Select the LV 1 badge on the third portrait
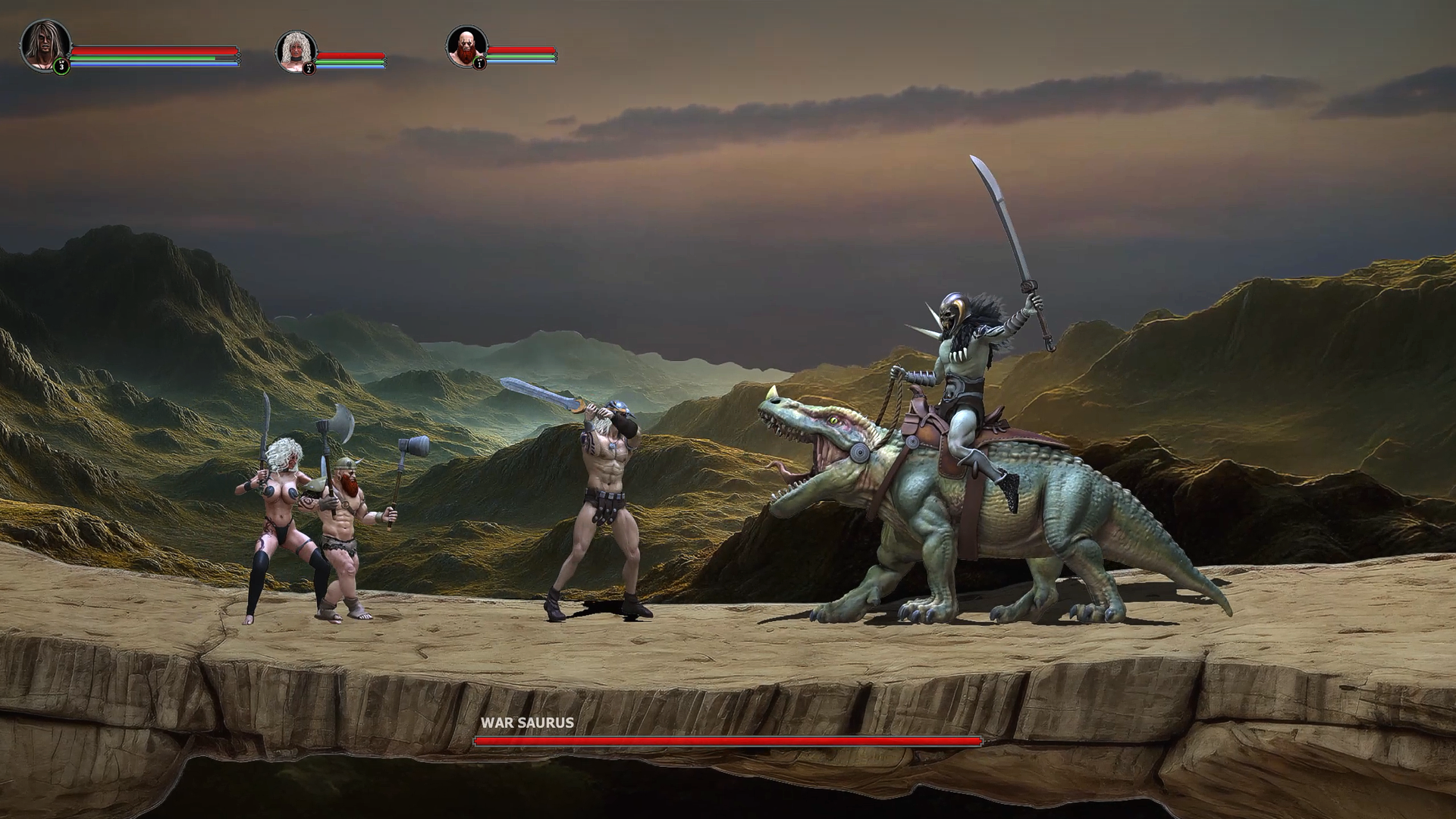Image resolution: width=1456 pixels, height=819 pixels. pos(479,64)
